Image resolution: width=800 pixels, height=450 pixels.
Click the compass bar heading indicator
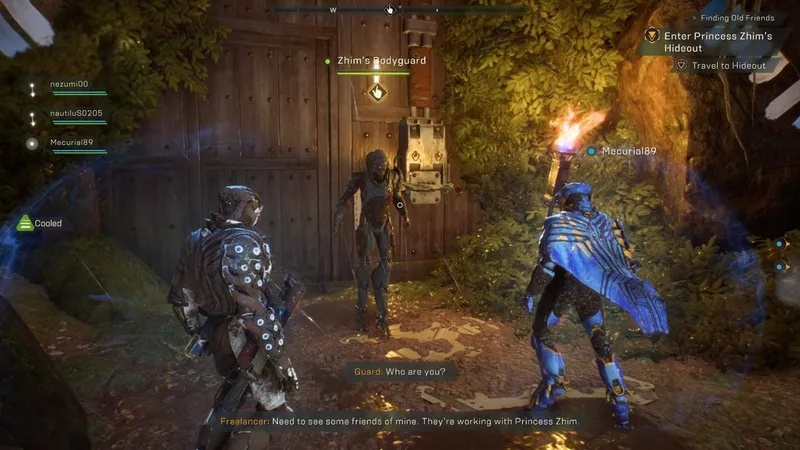point(391,10)
